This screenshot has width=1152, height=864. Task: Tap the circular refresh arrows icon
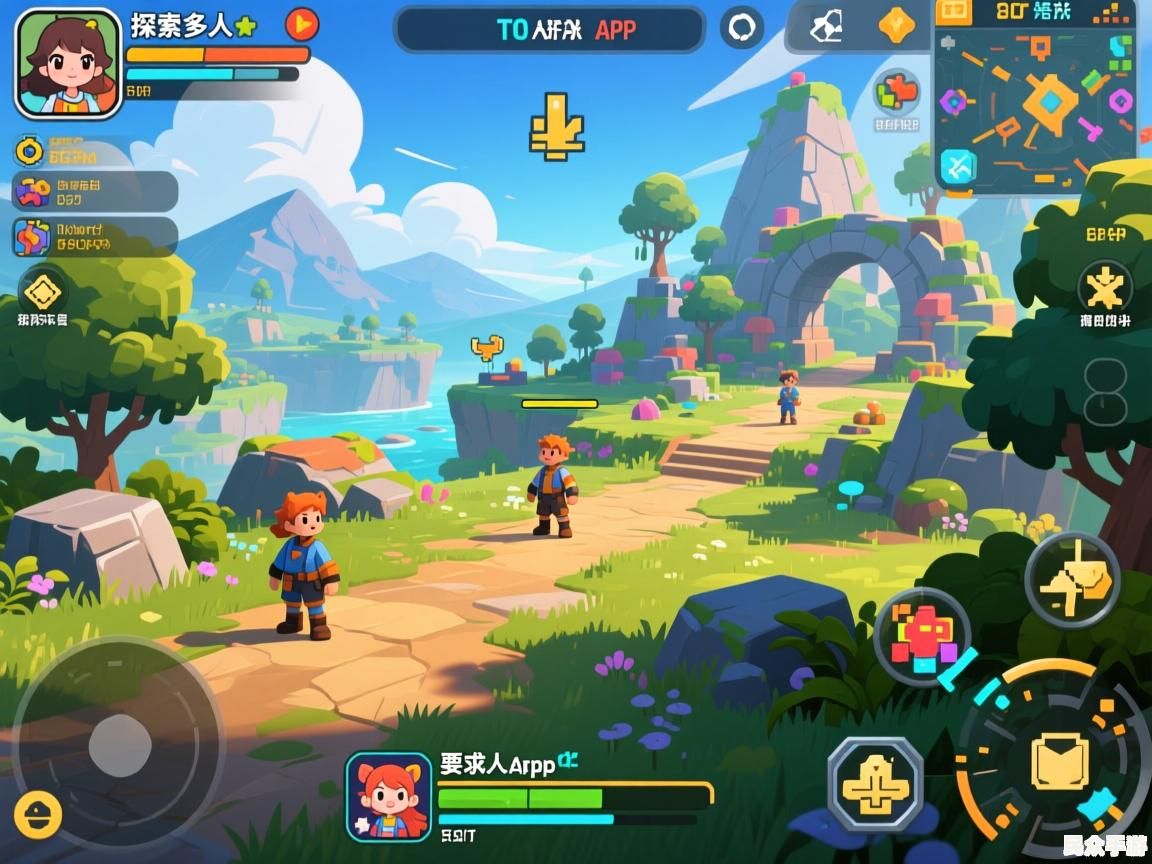[742, 28]
